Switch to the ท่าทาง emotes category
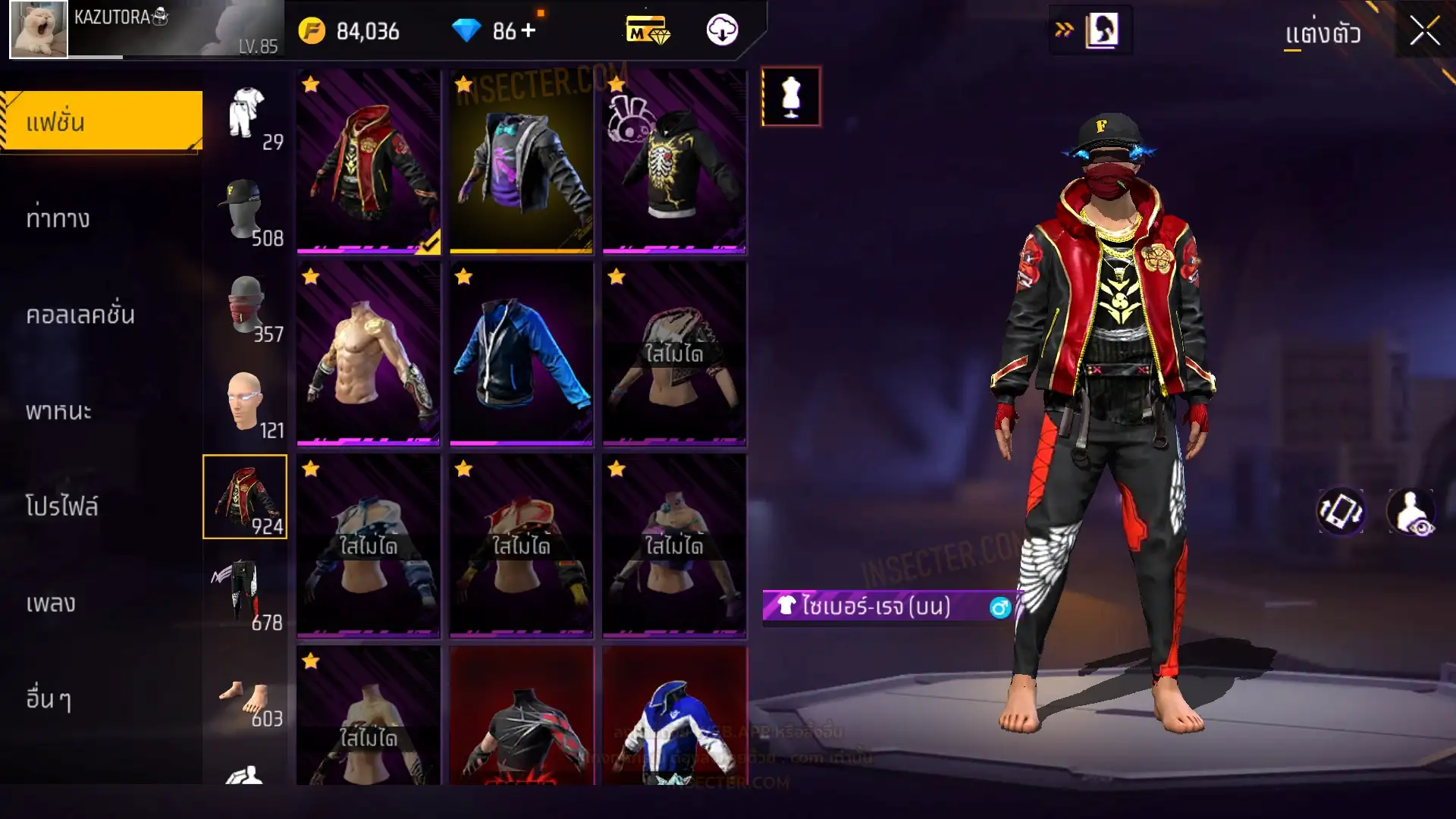Viewport: 1456px width, 819px height. click(x=58, y=218)
